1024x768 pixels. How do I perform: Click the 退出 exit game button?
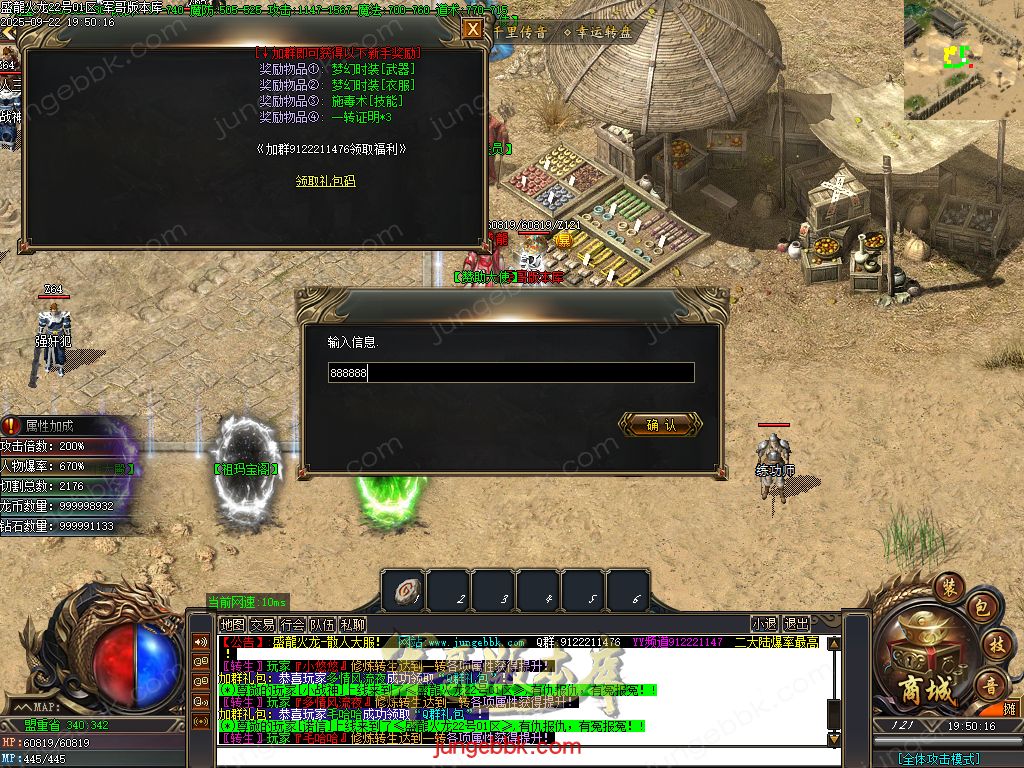click(796, 624)
